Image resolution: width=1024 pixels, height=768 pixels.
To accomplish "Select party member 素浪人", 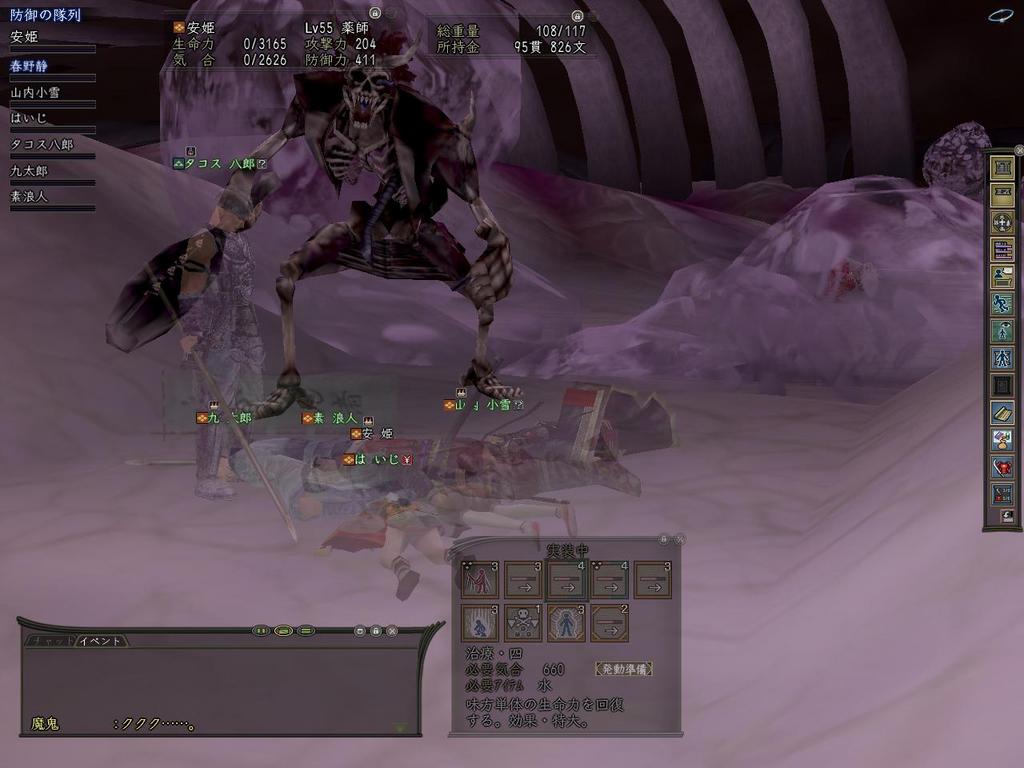I will pyautogui.click(x=29, y=197).
